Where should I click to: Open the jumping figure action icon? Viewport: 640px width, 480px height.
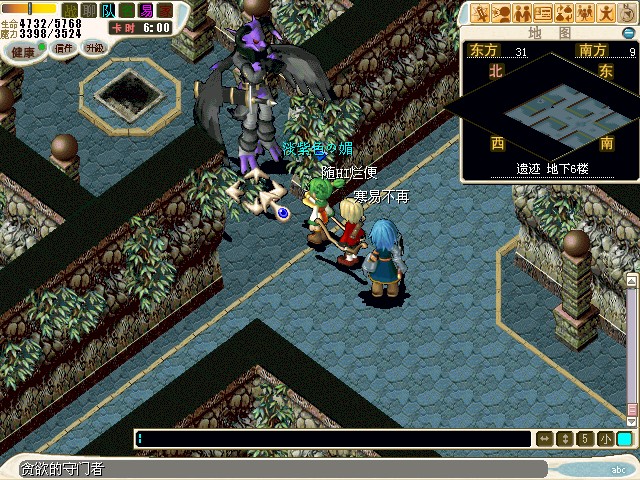coord(606,13)
